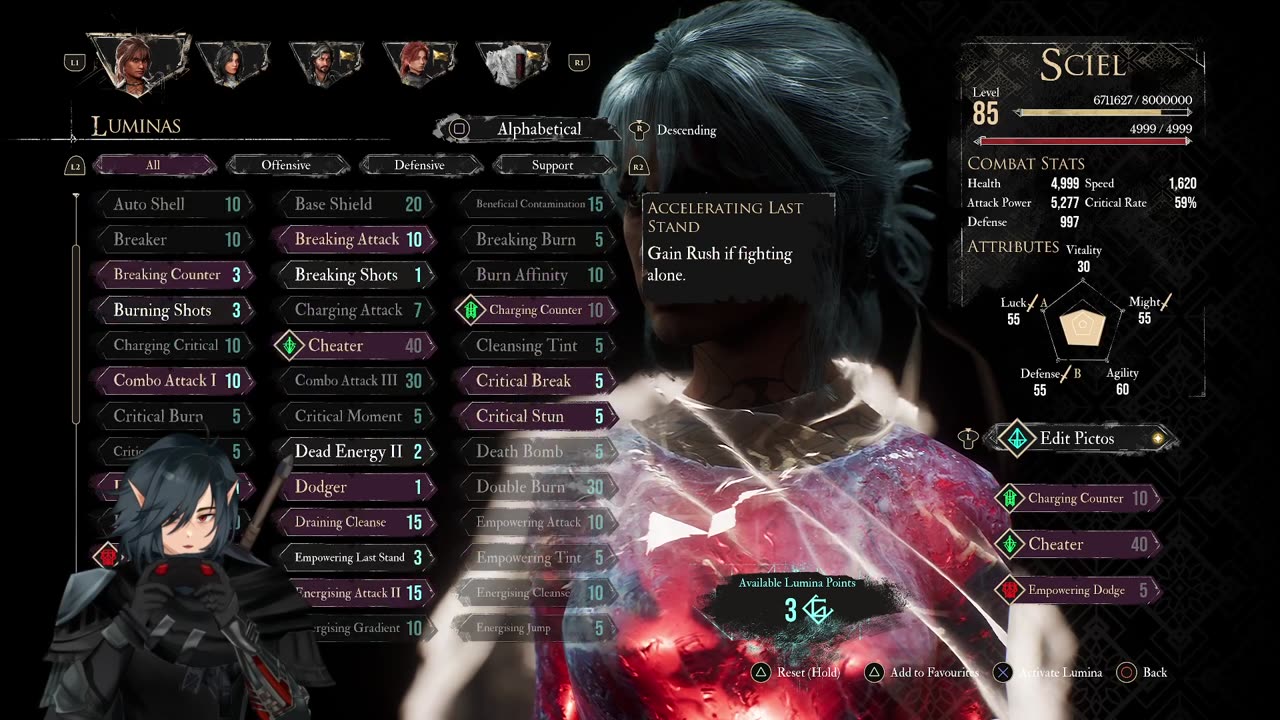
Task: Select the equipped Charging Counter picto
Action: pos(1078,498)
